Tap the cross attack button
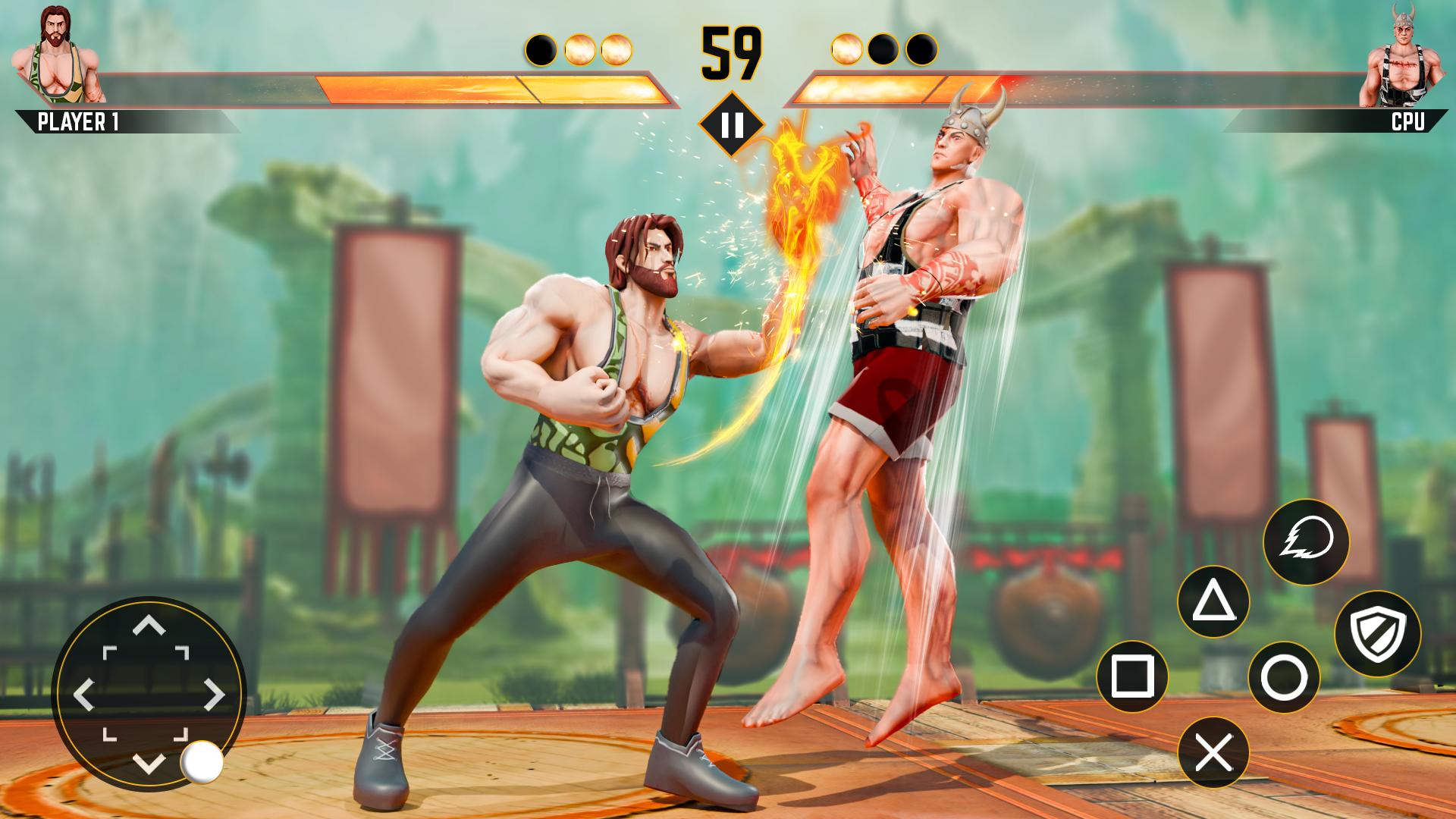 coord(1213,752)
